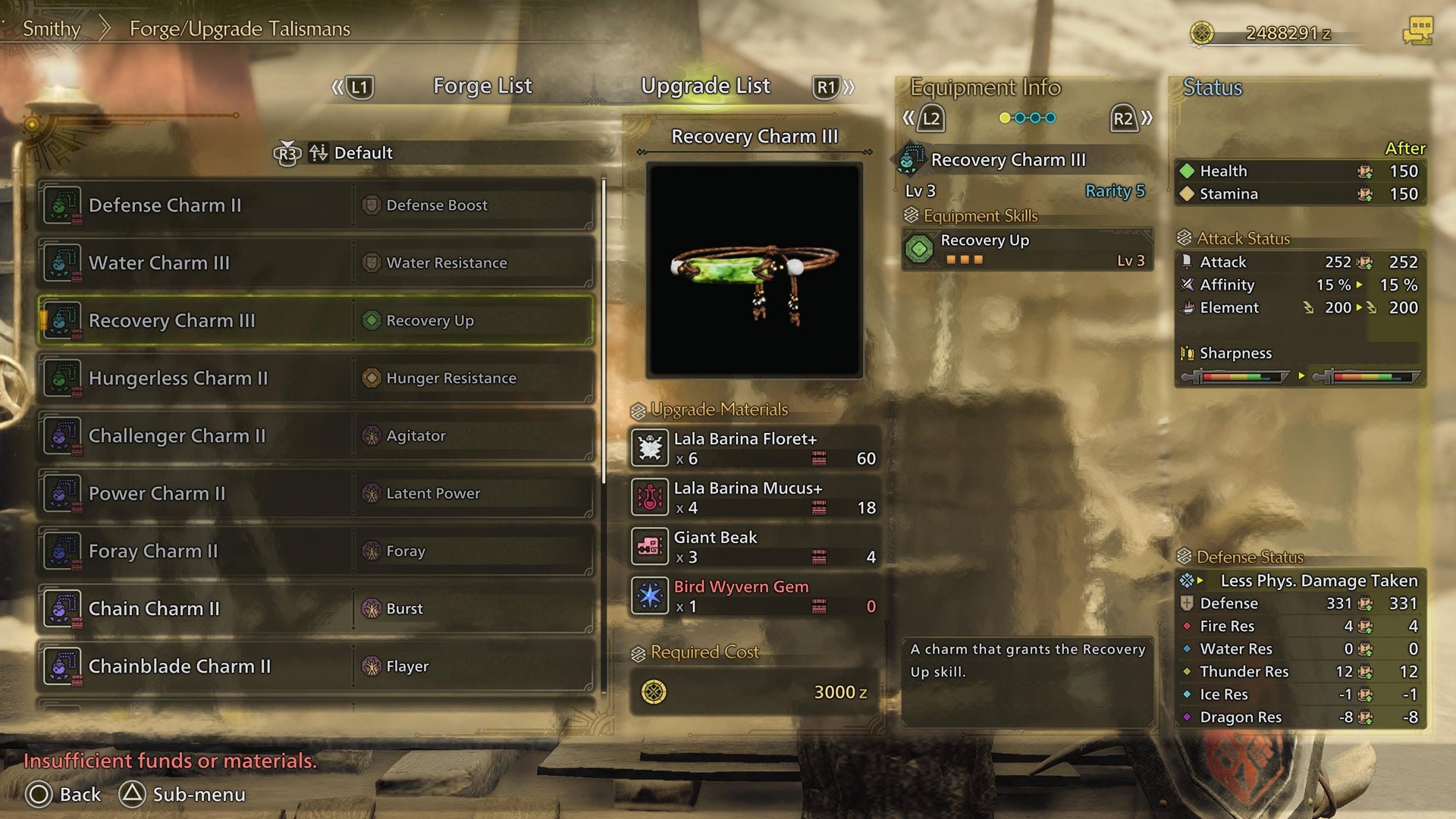Select the zenny coin icon under Required Cost
This screenshot has height=819, width=1456.
click(x=654, y=691)
